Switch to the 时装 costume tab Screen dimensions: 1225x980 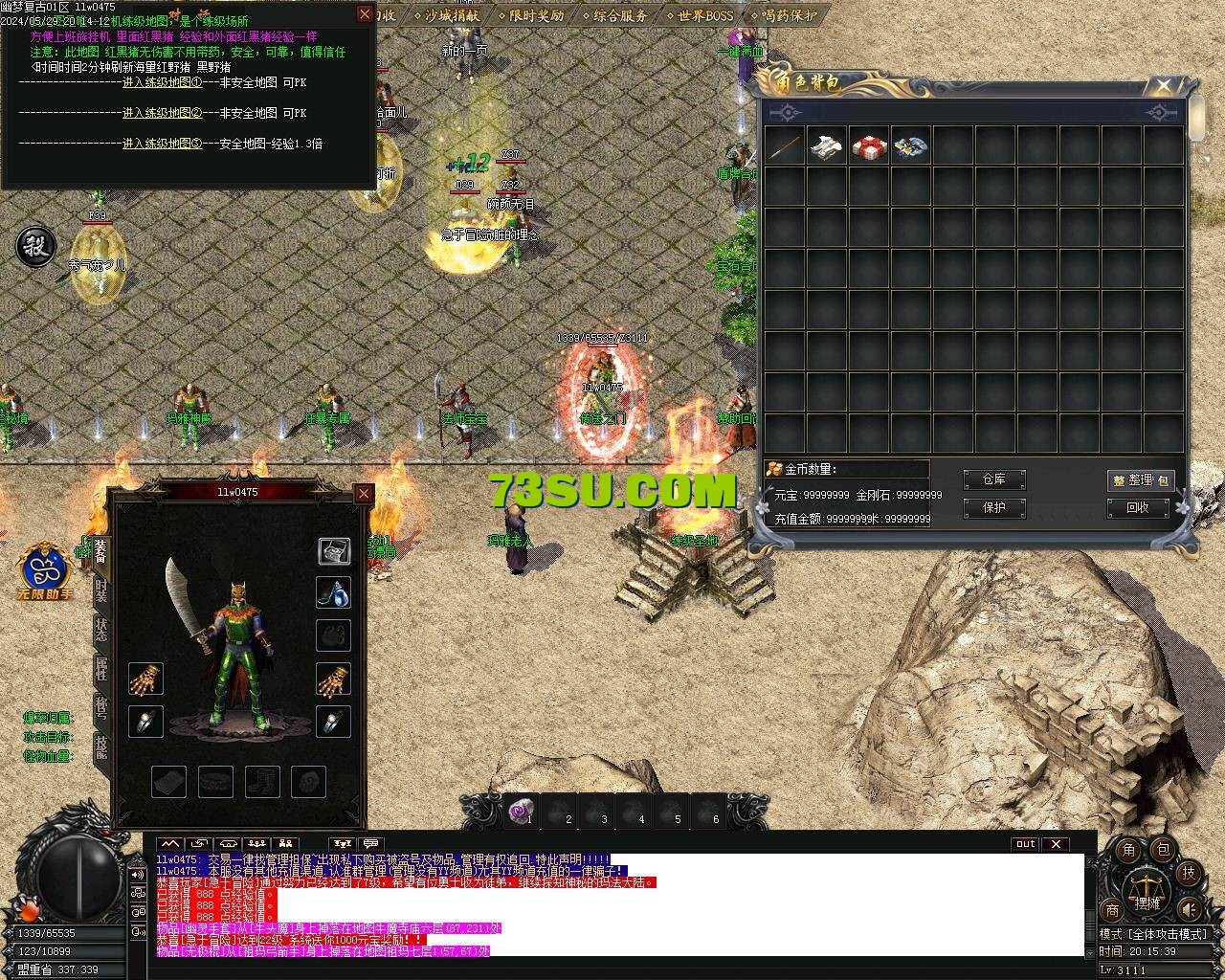(101, 591)
